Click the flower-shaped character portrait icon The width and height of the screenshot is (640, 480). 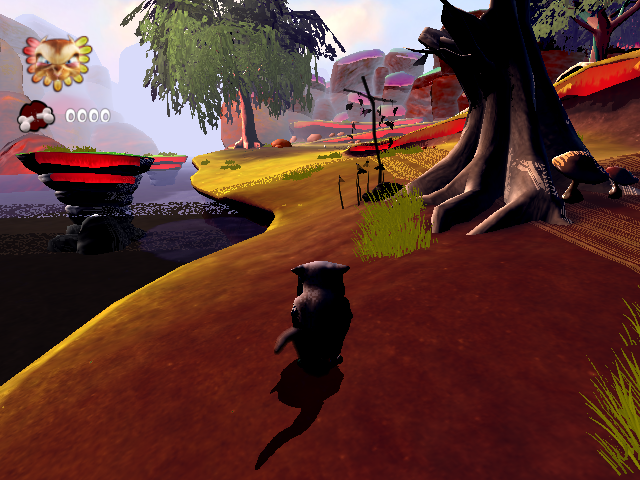57,62
